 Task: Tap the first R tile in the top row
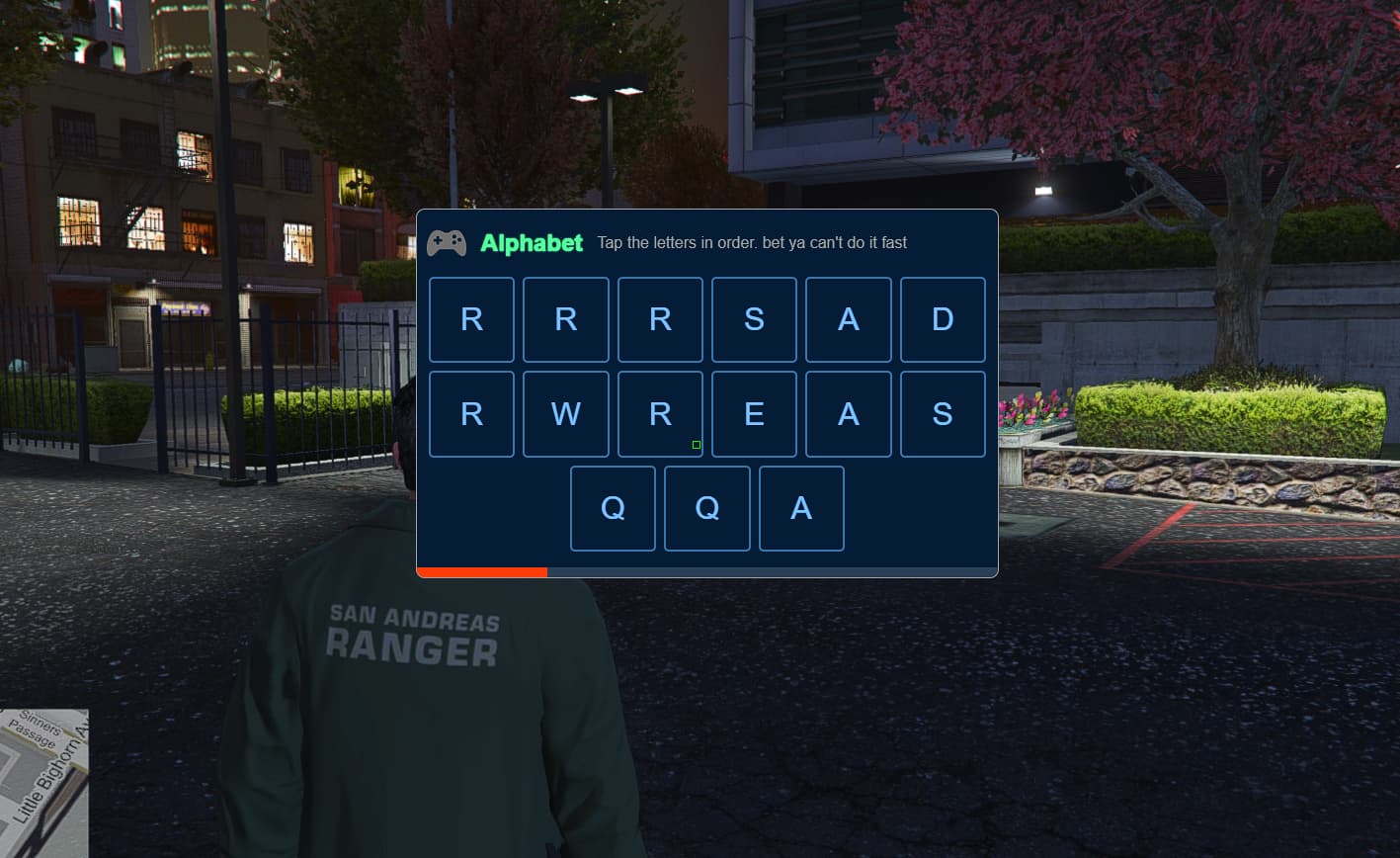pyautogui.click(x=471, y=318)
